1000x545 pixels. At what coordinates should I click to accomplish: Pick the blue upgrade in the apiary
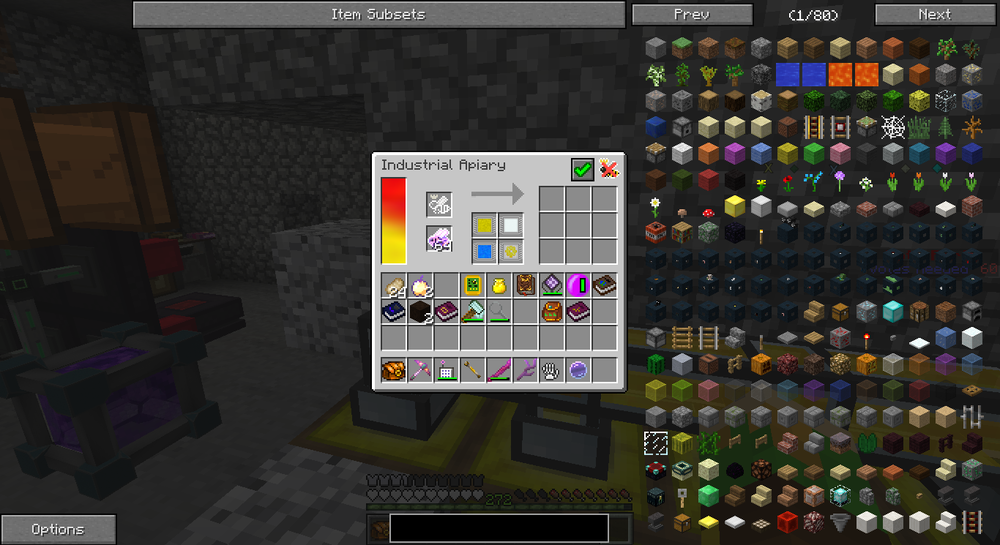(485, 250)
